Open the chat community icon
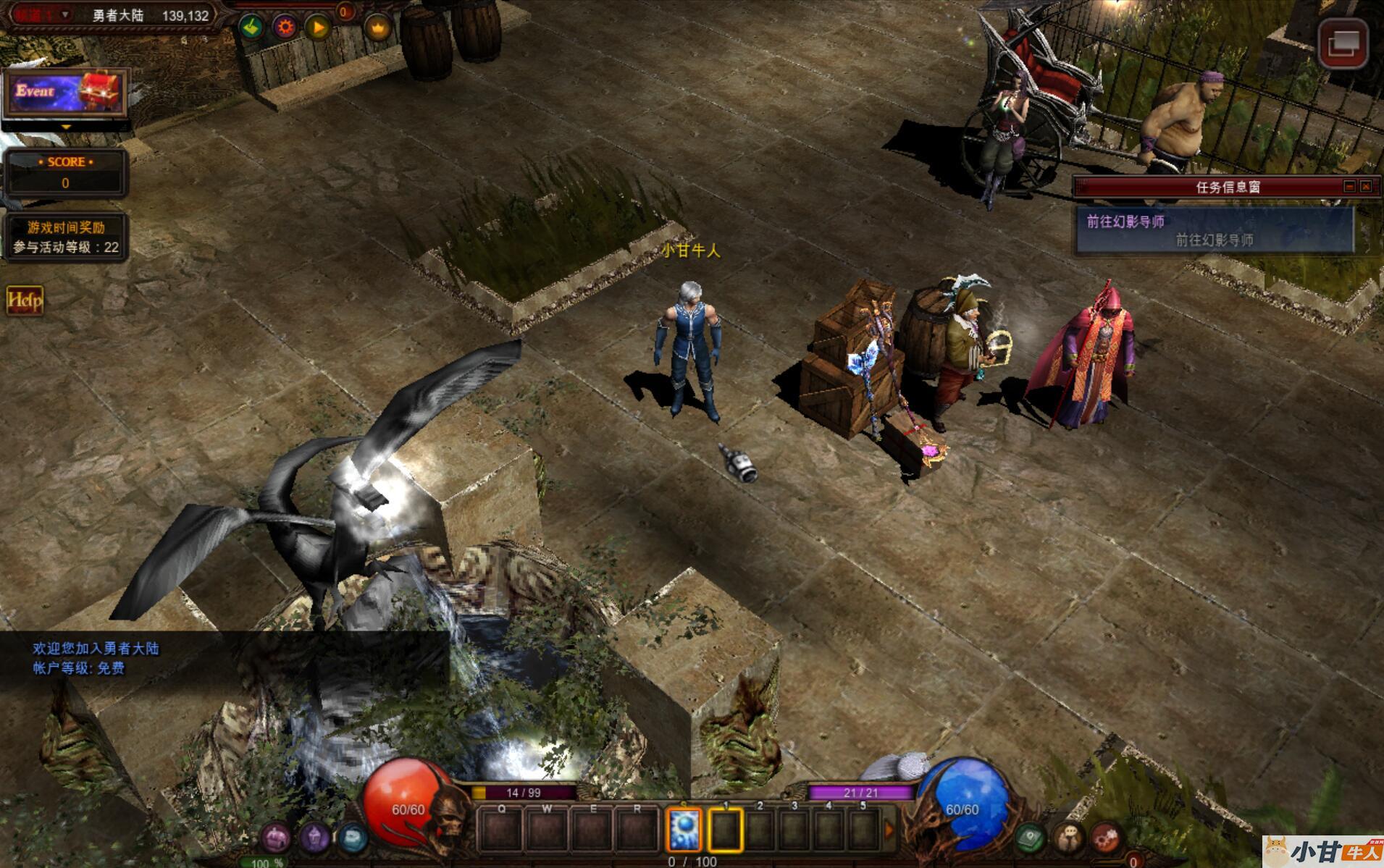The height and width of the screenshot is (868, 1384). (1068, 838)
